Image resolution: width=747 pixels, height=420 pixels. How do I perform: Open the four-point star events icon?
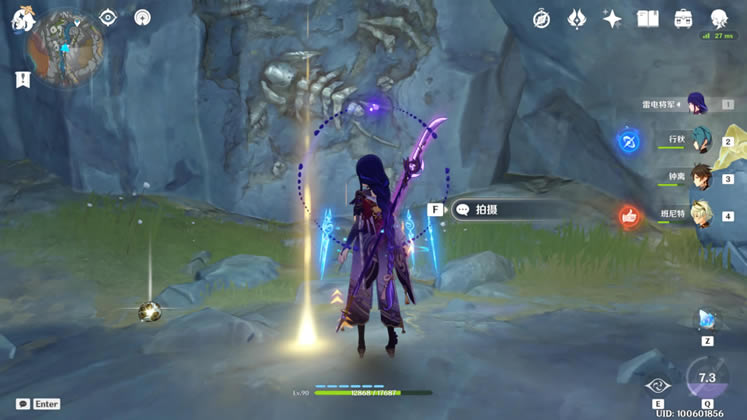[x=612, y=19]
